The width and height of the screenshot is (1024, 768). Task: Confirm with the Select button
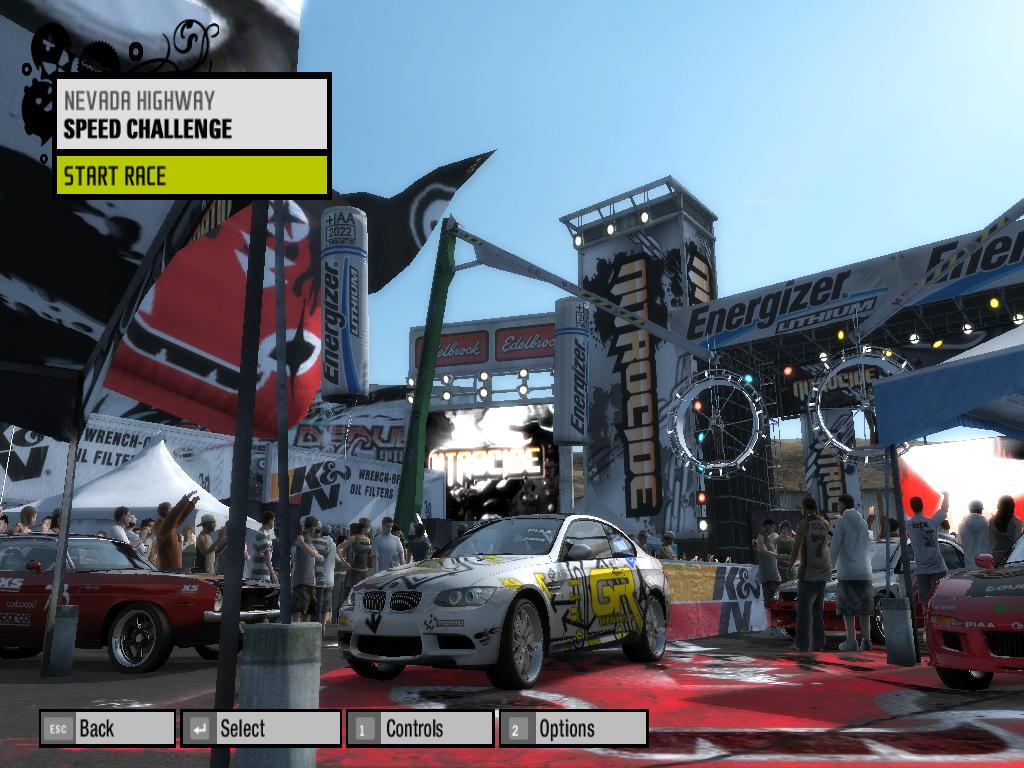(x=260, y=729)
